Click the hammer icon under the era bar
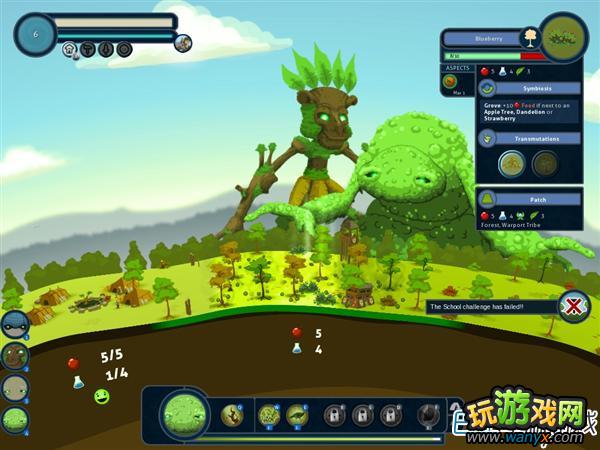 coord(88,49)
